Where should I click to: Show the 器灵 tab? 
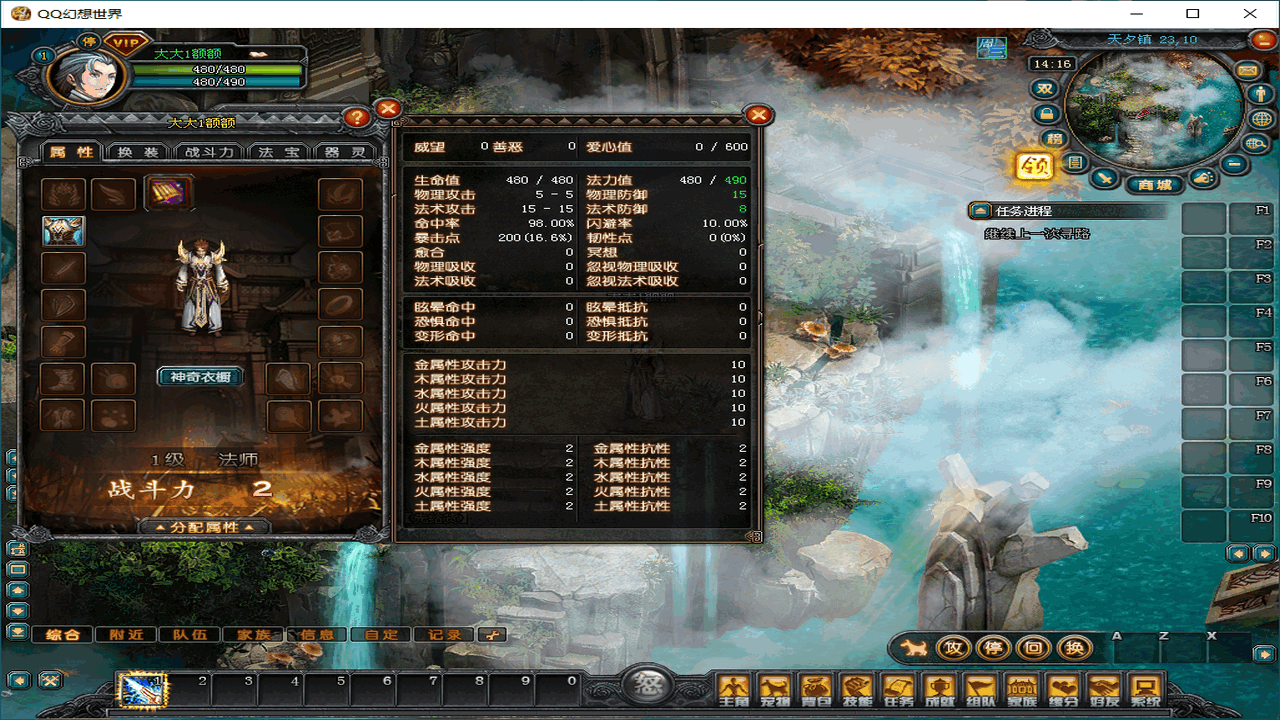click(x=345, y=152)
